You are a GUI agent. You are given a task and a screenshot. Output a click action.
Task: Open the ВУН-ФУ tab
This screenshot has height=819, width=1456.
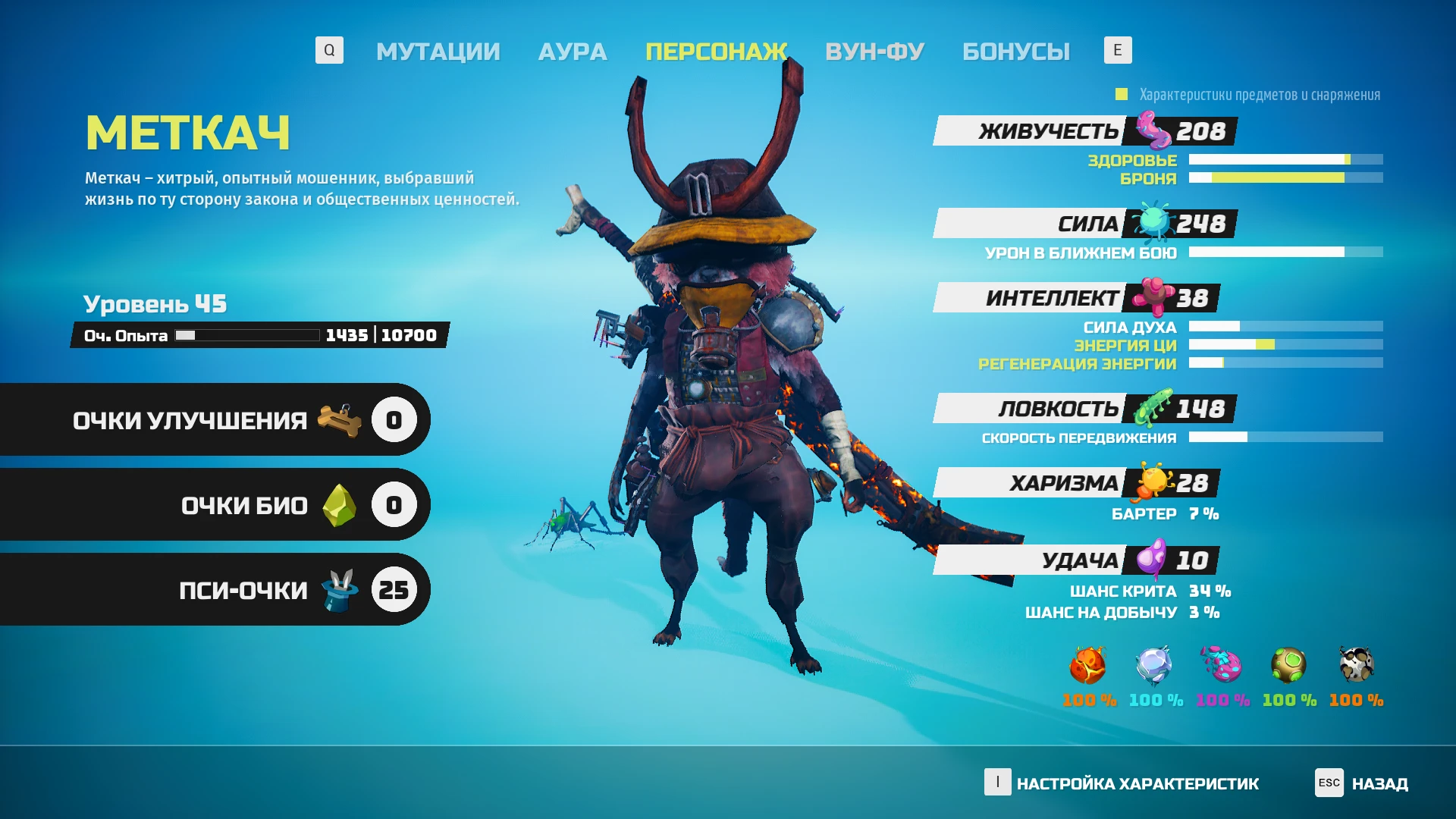pos(875,51)
